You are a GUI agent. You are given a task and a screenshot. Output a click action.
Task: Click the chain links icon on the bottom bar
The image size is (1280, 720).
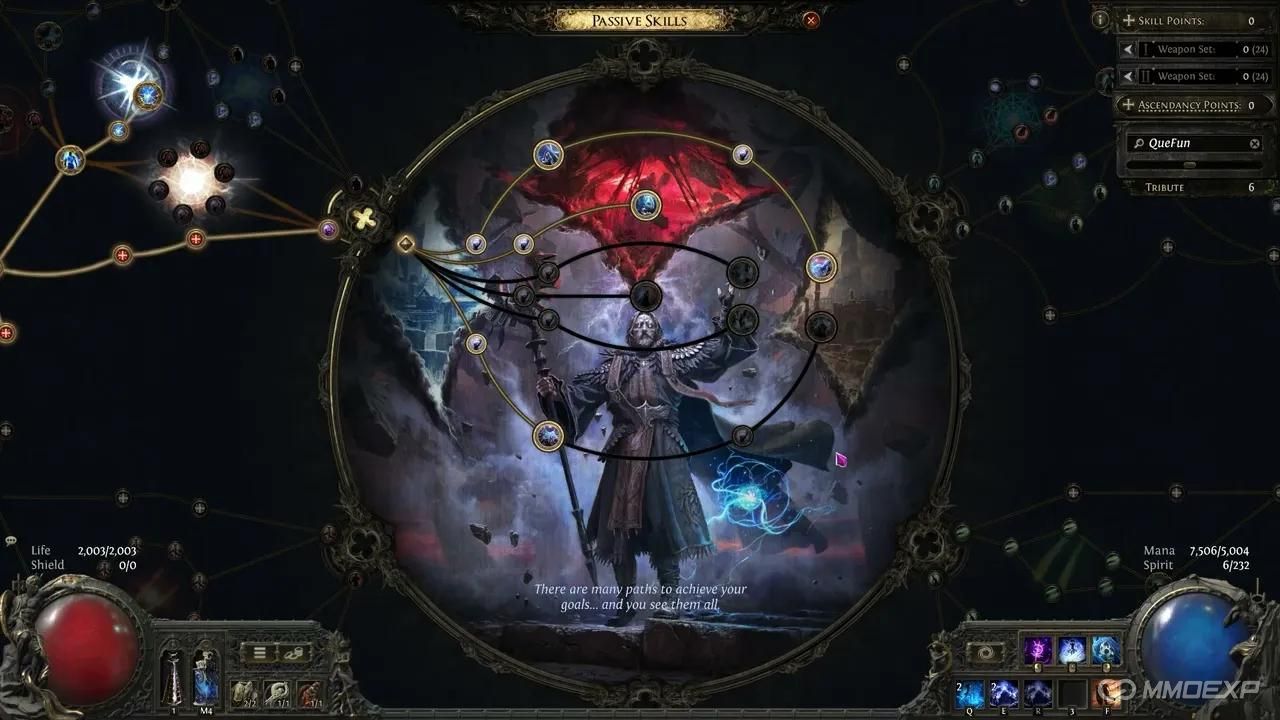click(x=293, y=653)
